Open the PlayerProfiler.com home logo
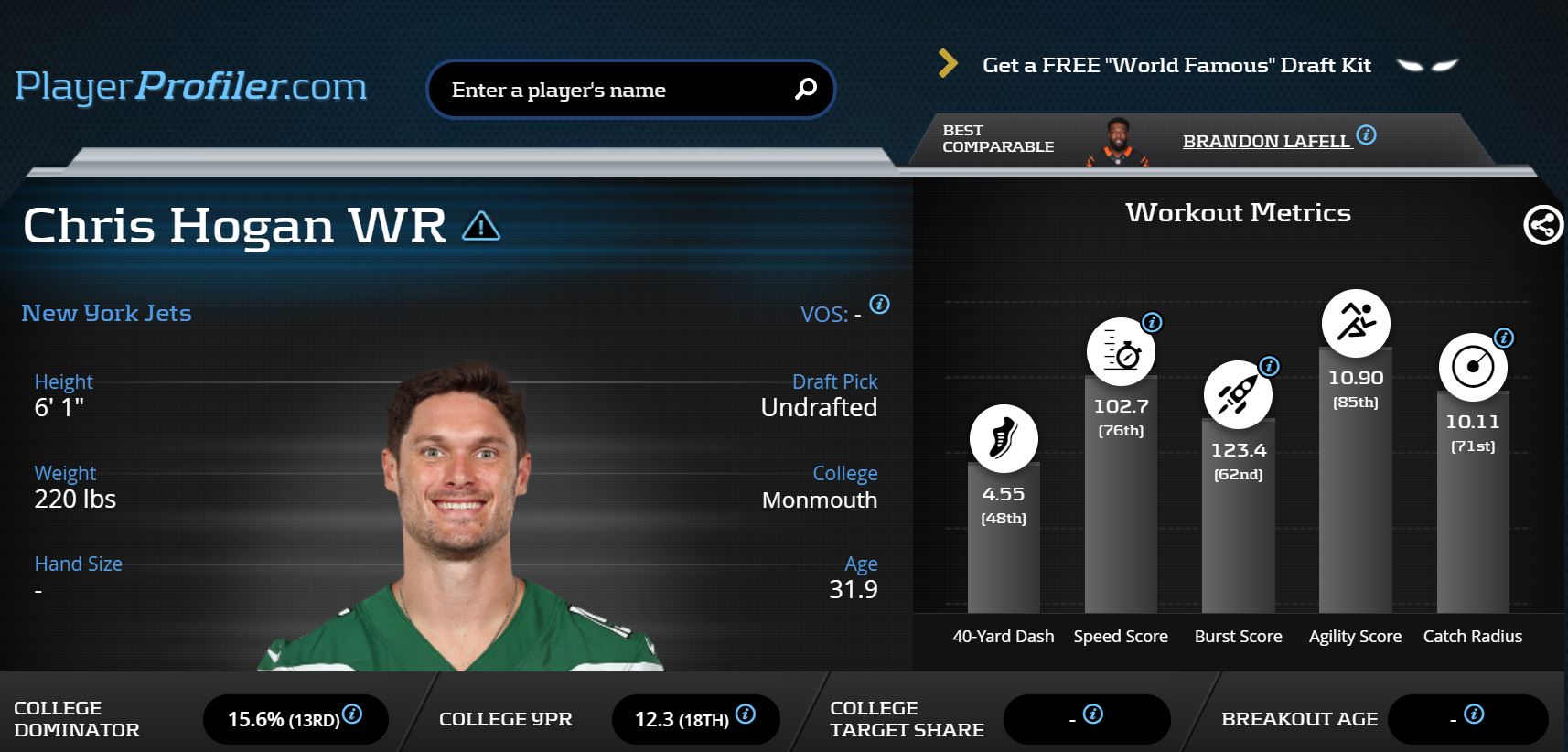This screenshot has width=1568, height=752. click(x=190, y=87)
